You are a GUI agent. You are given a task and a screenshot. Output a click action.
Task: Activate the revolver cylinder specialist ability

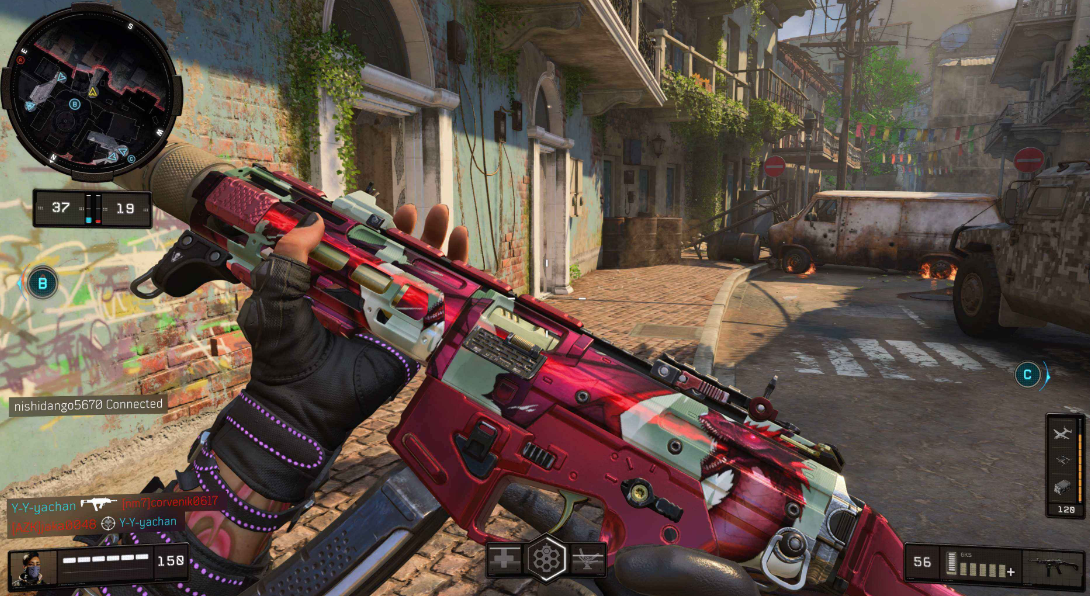[546, 557]
